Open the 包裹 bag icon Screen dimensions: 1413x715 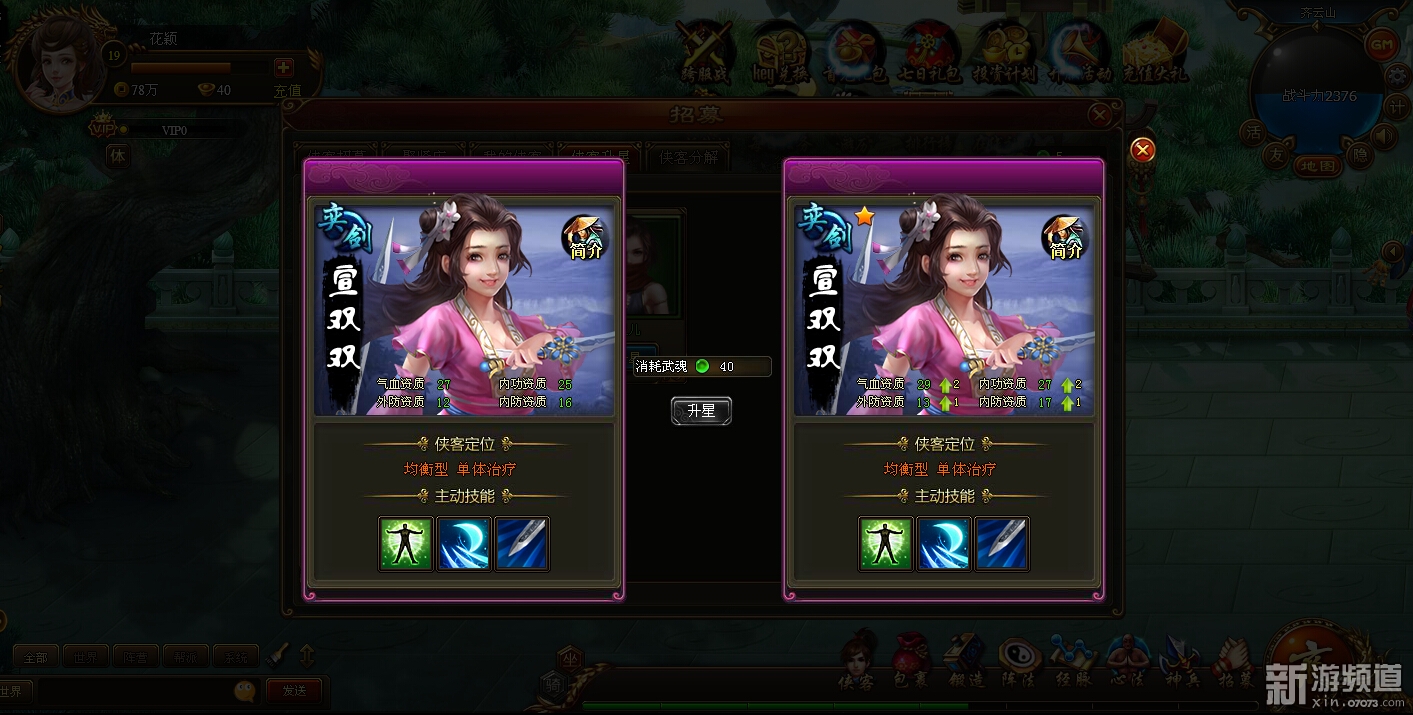pos(910,660)
